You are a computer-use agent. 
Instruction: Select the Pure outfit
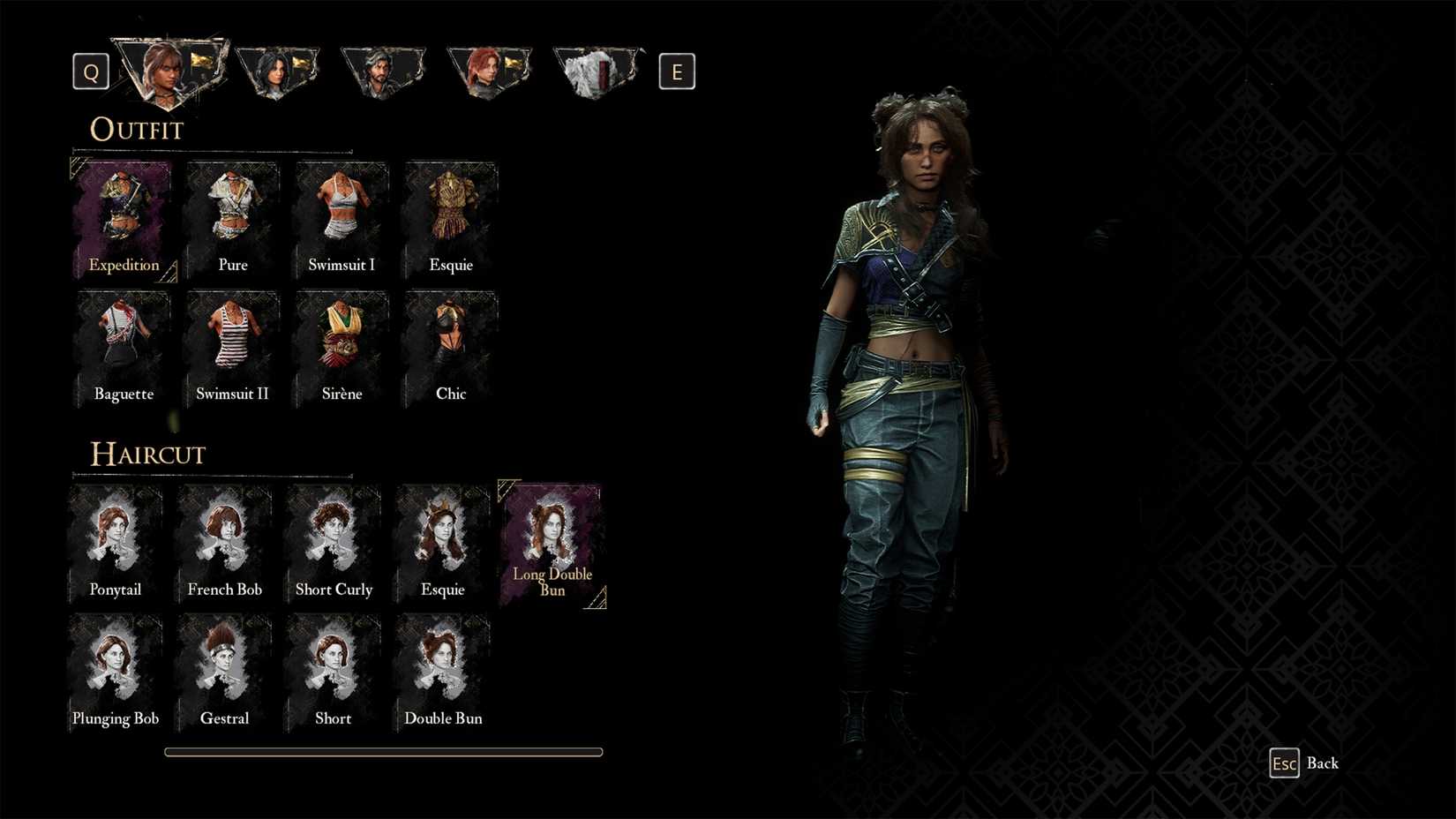[232, 212]
